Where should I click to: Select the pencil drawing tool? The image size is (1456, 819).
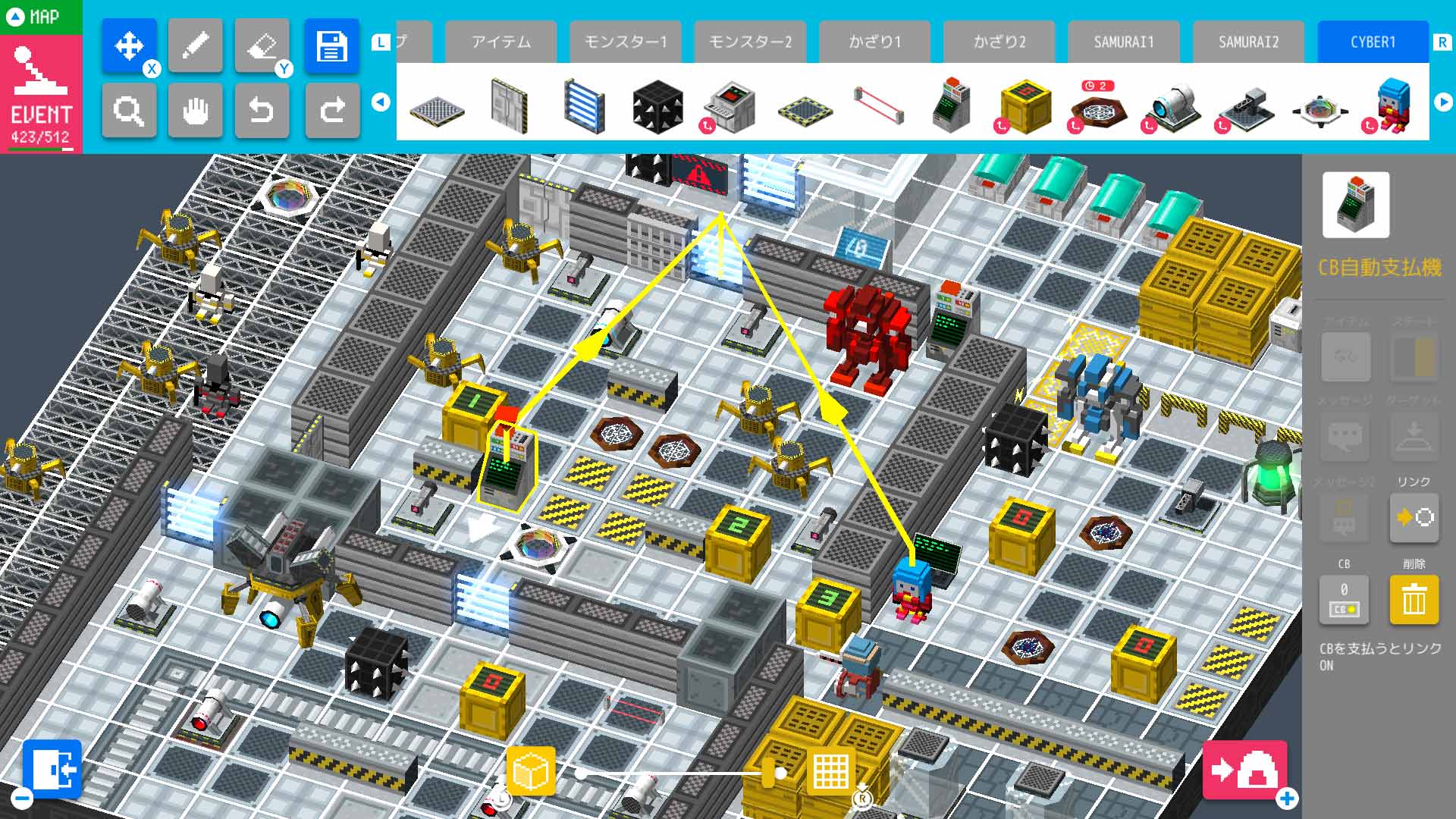pyautogui.click(x=195, y=45)
